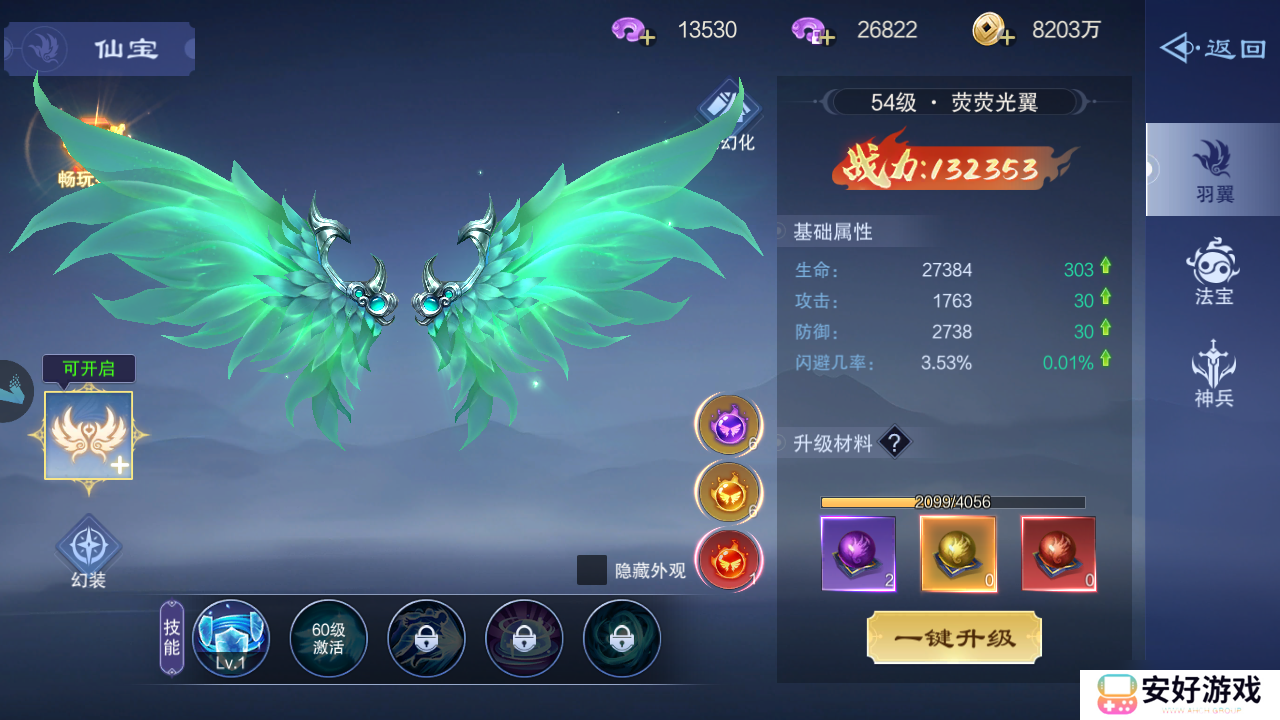Click the last locked skill icon

tap(622, 638)
